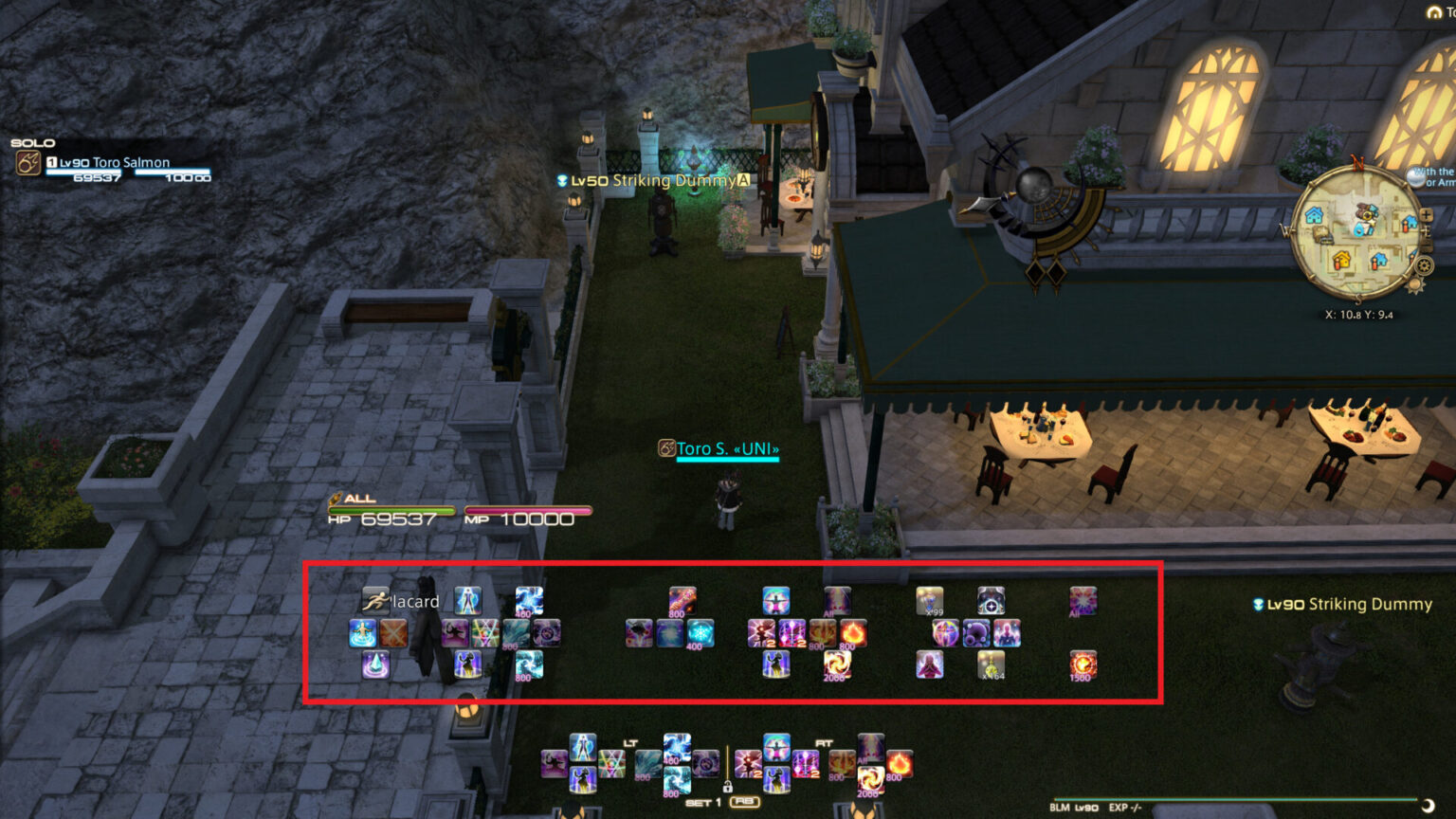
Task: Select the player nameplate Toro S. «UNI»
Action: [x=726, y=449]
